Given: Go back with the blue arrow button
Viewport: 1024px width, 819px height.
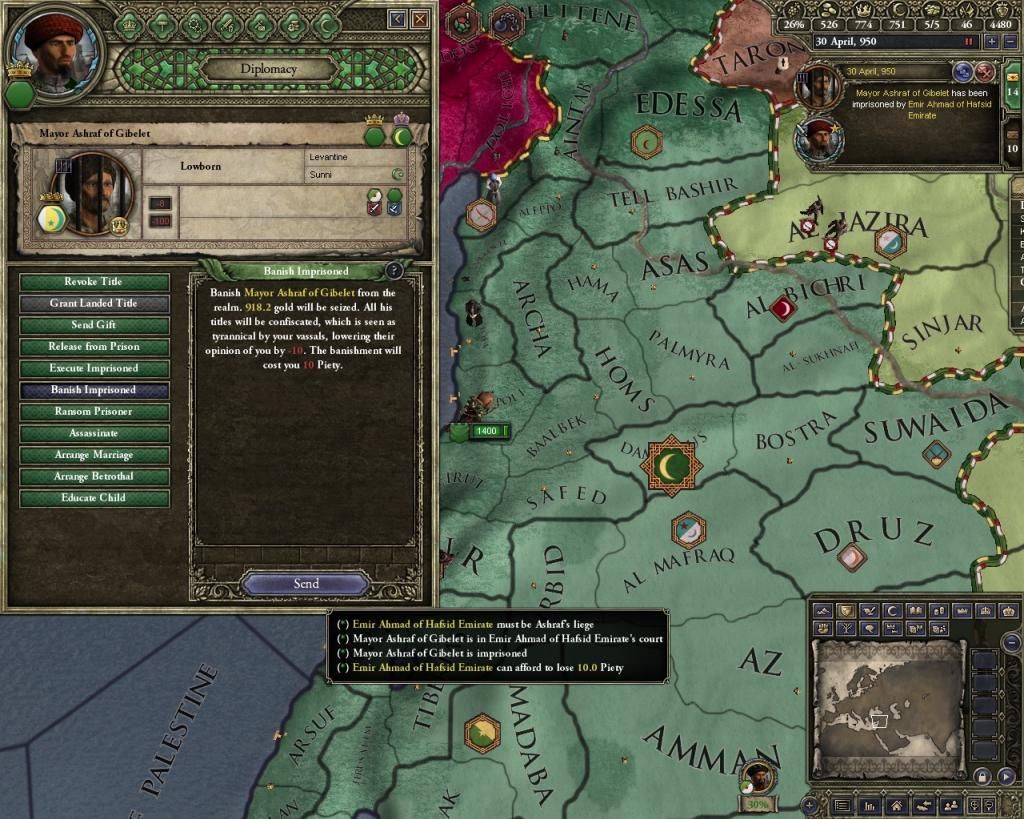Looking at the screenshot, I should [398, 19].
